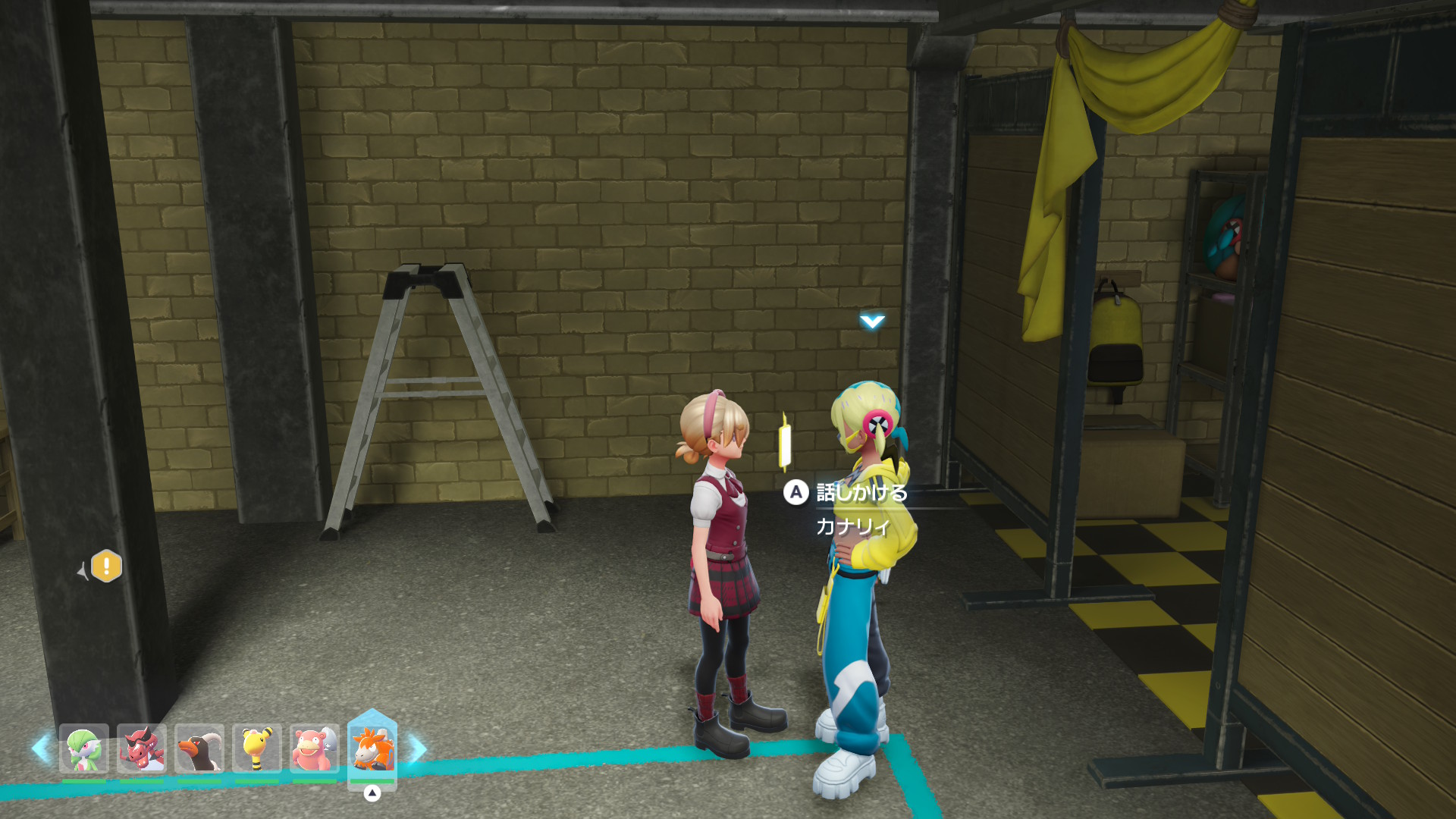Cycle party right with the right arrow
Image resolution: width=1456 pixels, height=819 pixels.
[417, 748]
